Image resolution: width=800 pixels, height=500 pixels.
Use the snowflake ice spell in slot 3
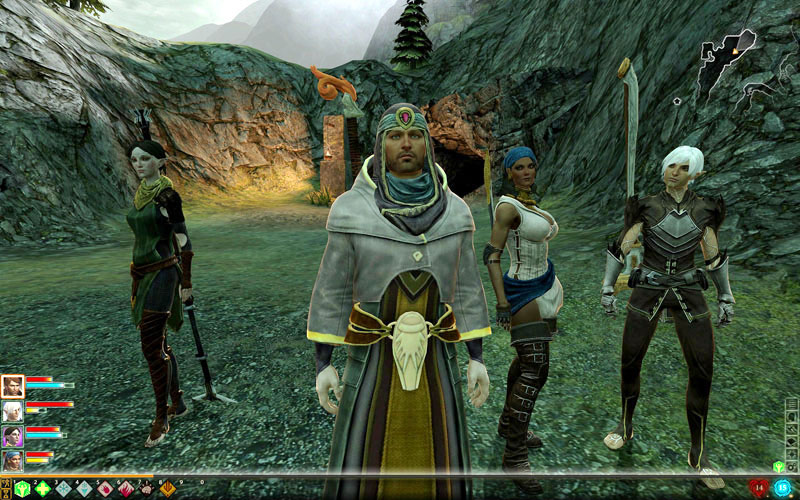64,489
